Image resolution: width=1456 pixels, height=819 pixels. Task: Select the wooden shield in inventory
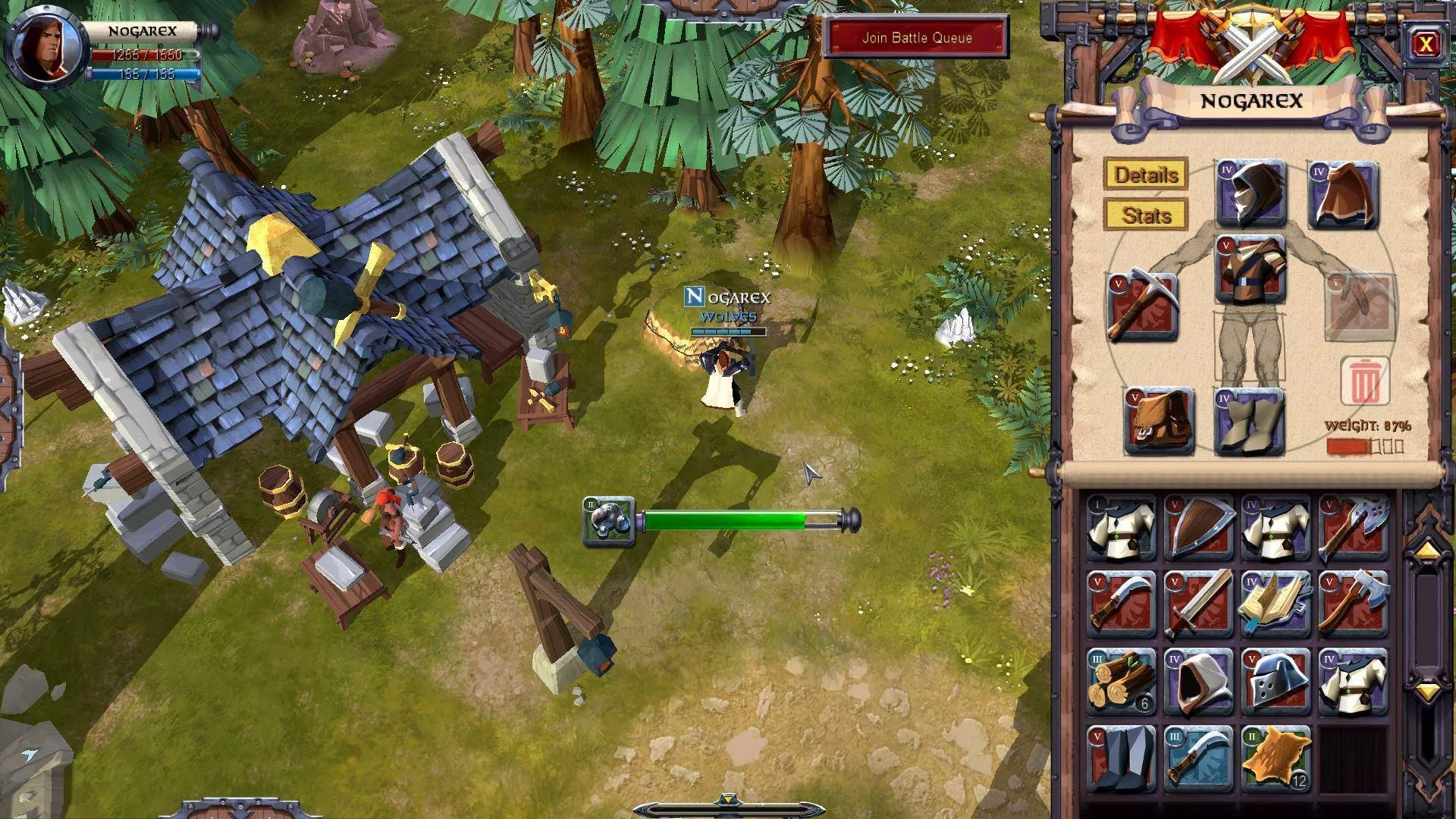[x=1199, y=528]
